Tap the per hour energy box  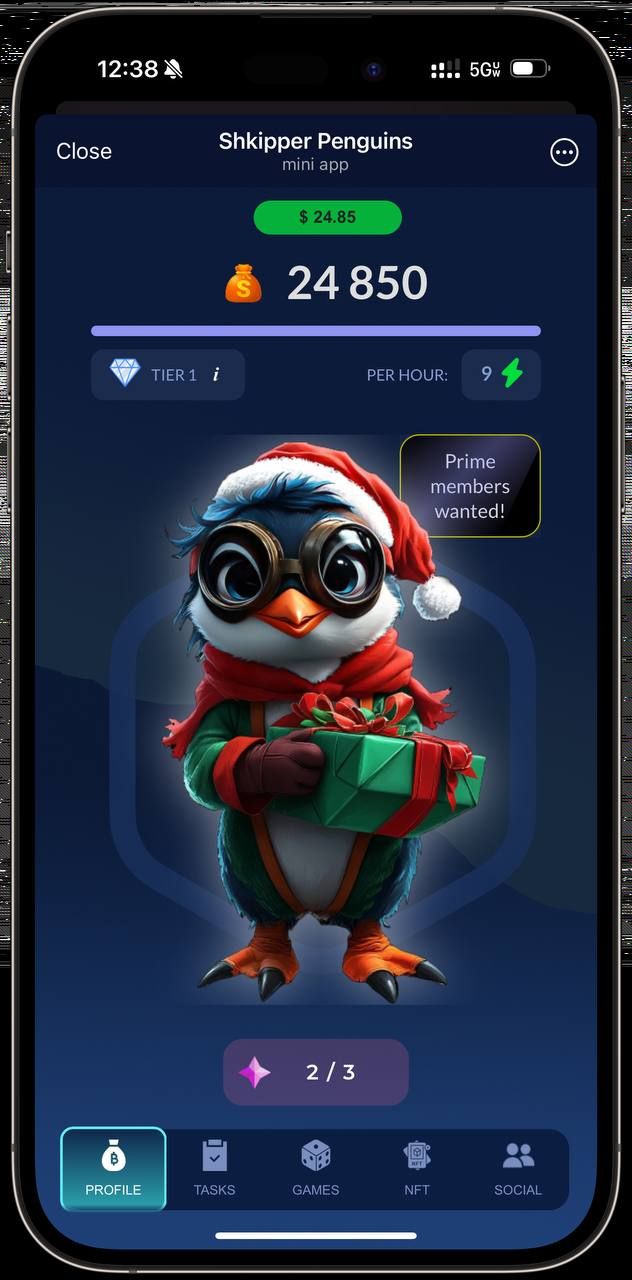click(501, 374)
